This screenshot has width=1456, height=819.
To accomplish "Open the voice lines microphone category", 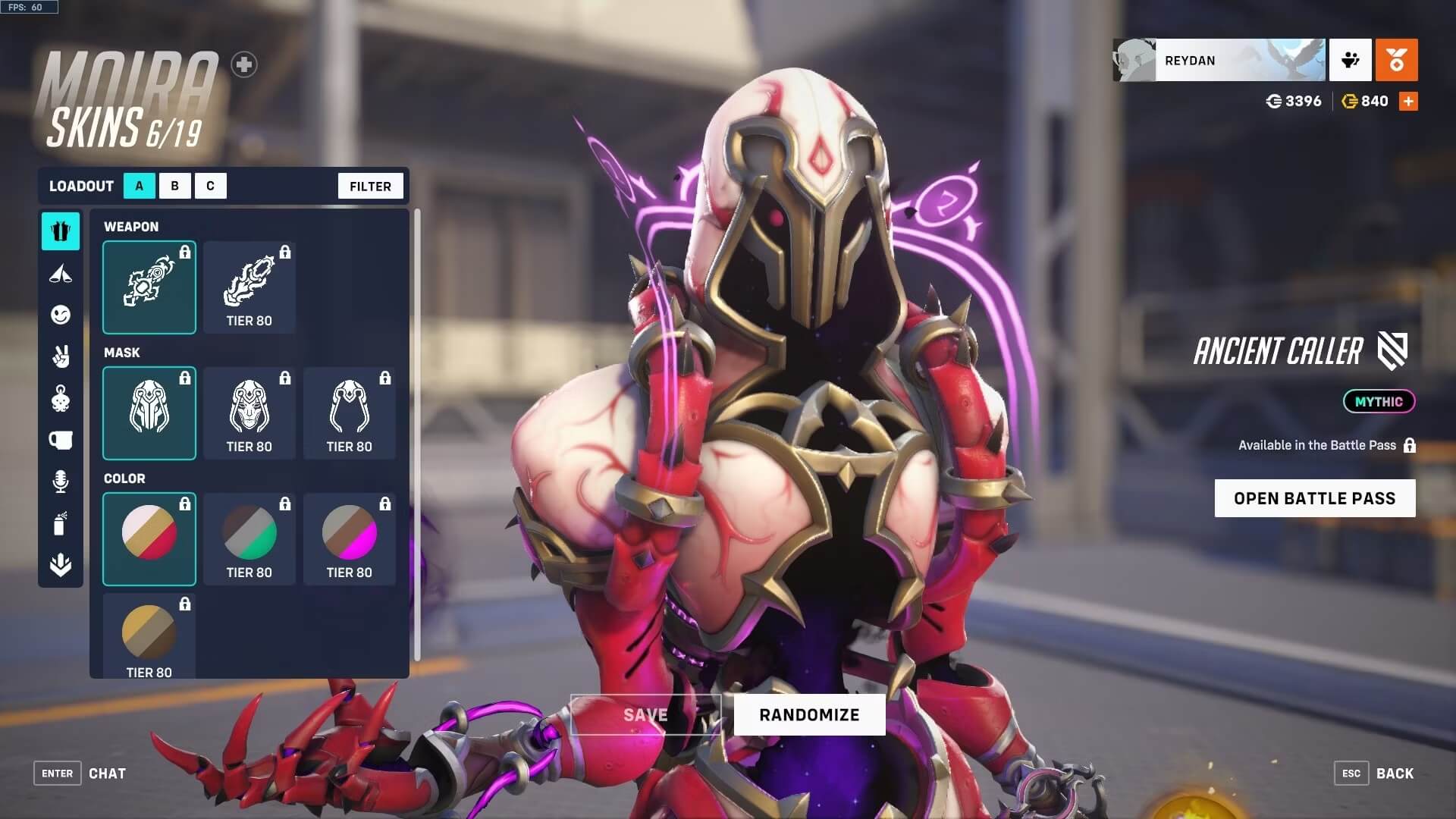I will [x=61, y=482].
